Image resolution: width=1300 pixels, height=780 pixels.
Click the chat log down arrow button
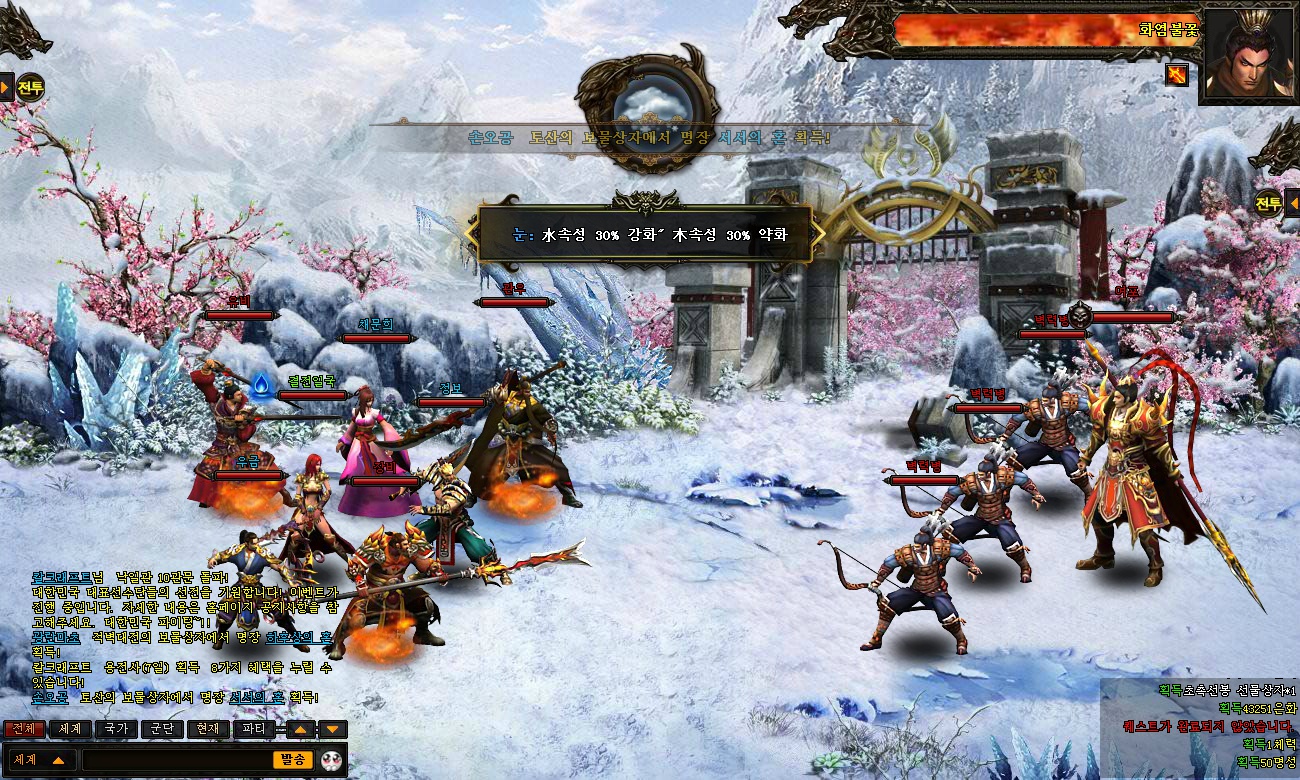[x=333, y=730]
